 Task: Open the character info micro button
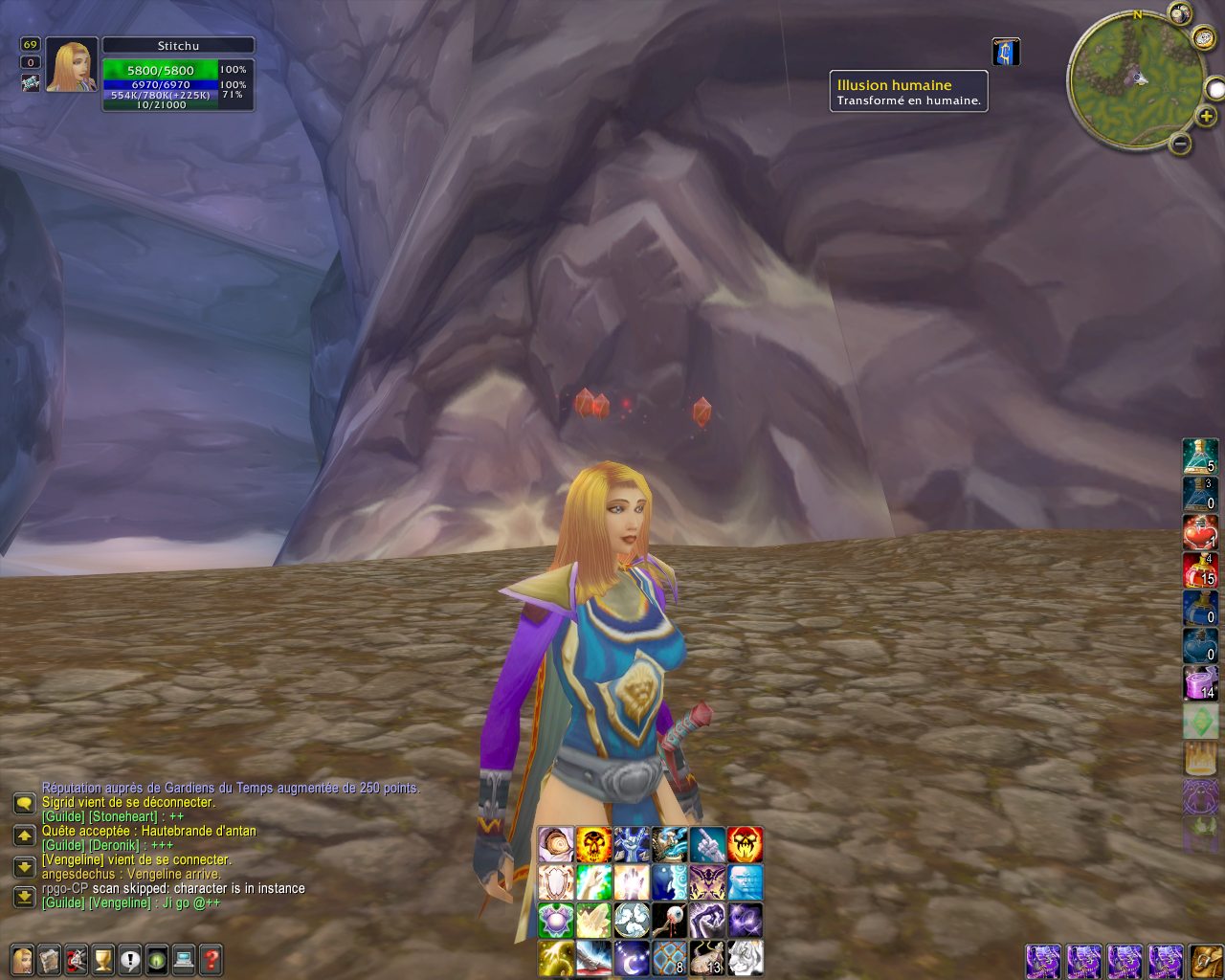pyautogui.click(x=21, y=958)
